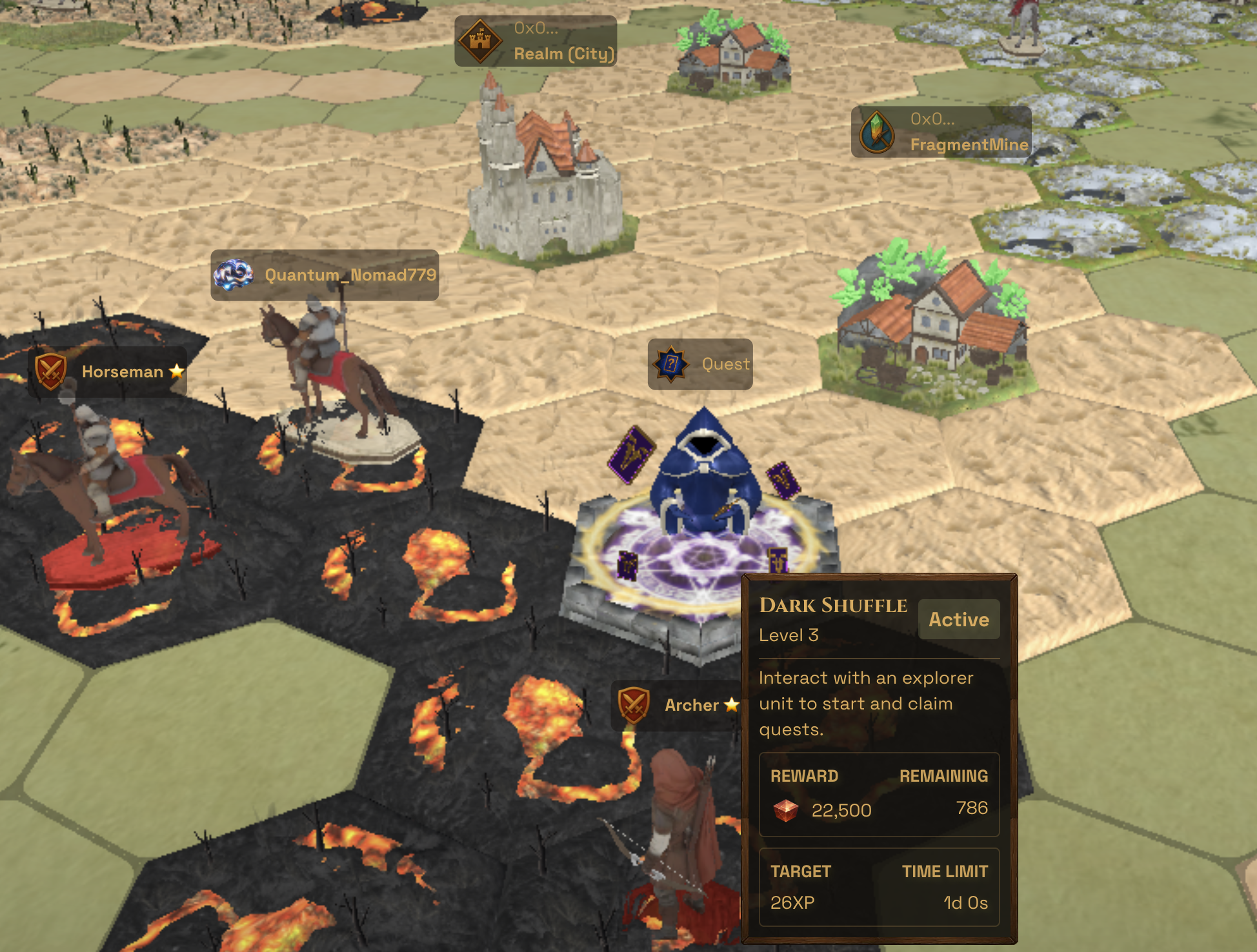Screen dimensions: 1257x952
Task: Select the Archer army label
Action: tap(676, 705)
